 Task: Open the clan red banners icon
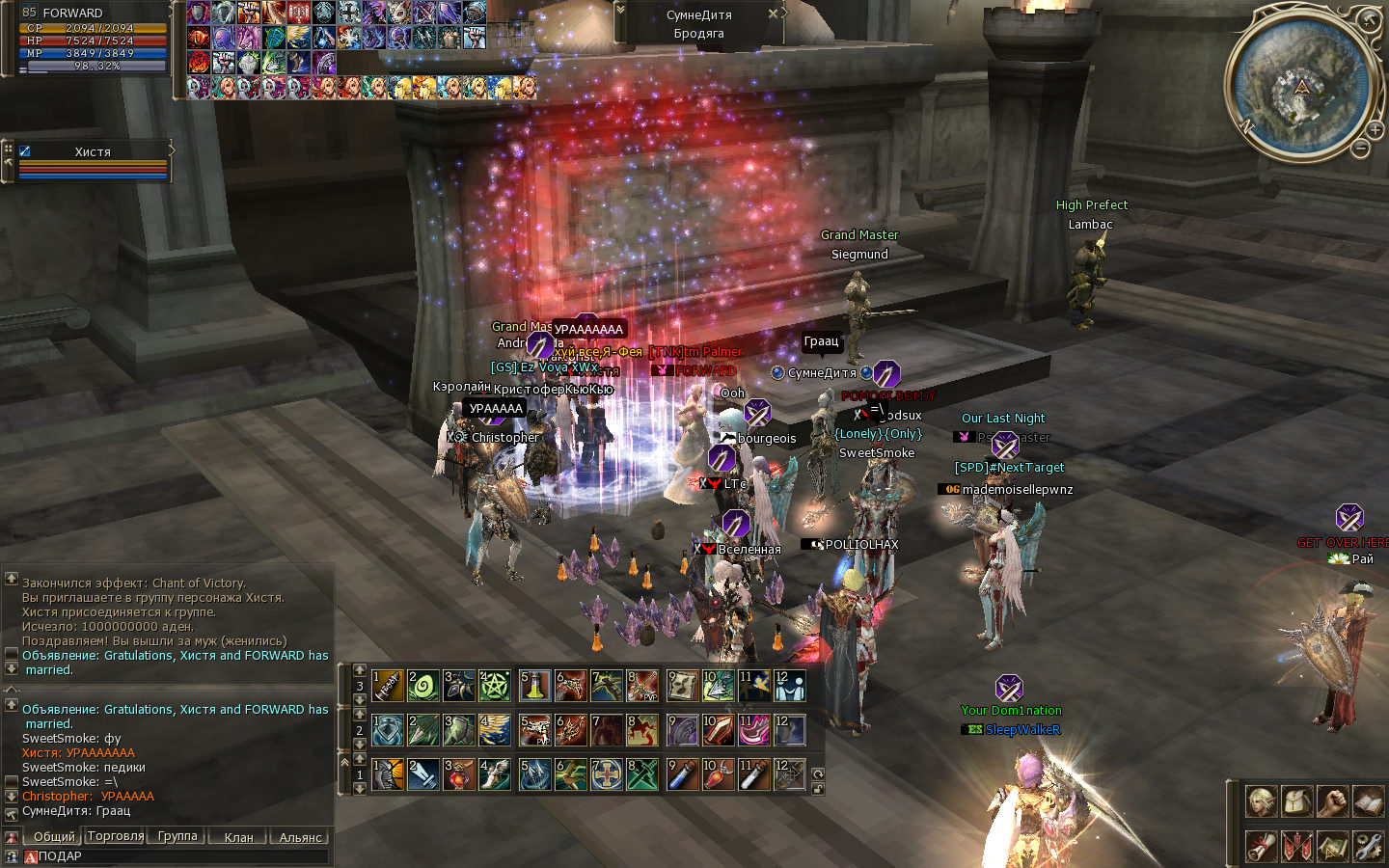[x=1296, y=846]
